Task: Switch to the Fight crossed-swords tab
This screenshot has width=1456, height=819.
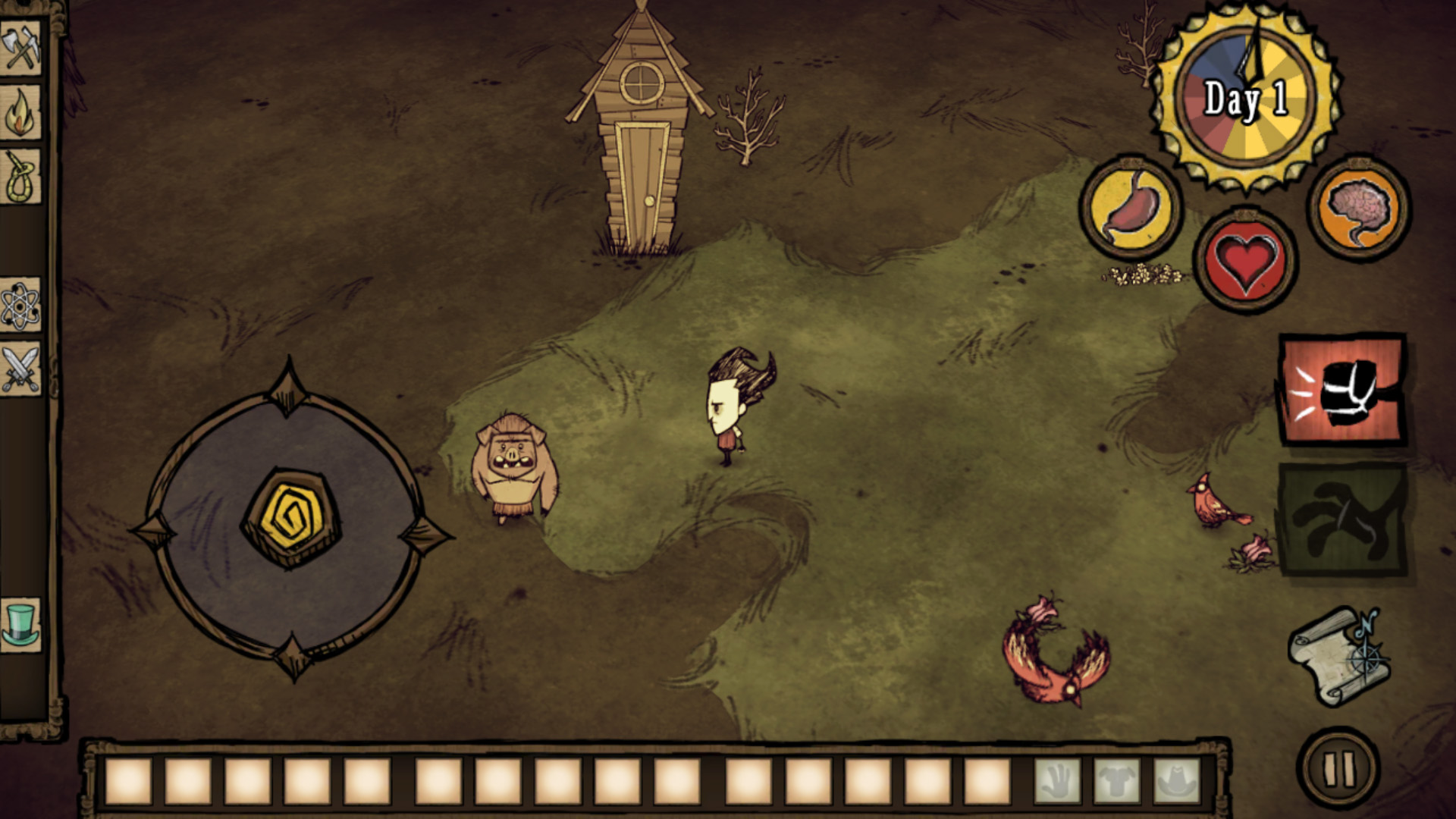Action: [20, 369]
